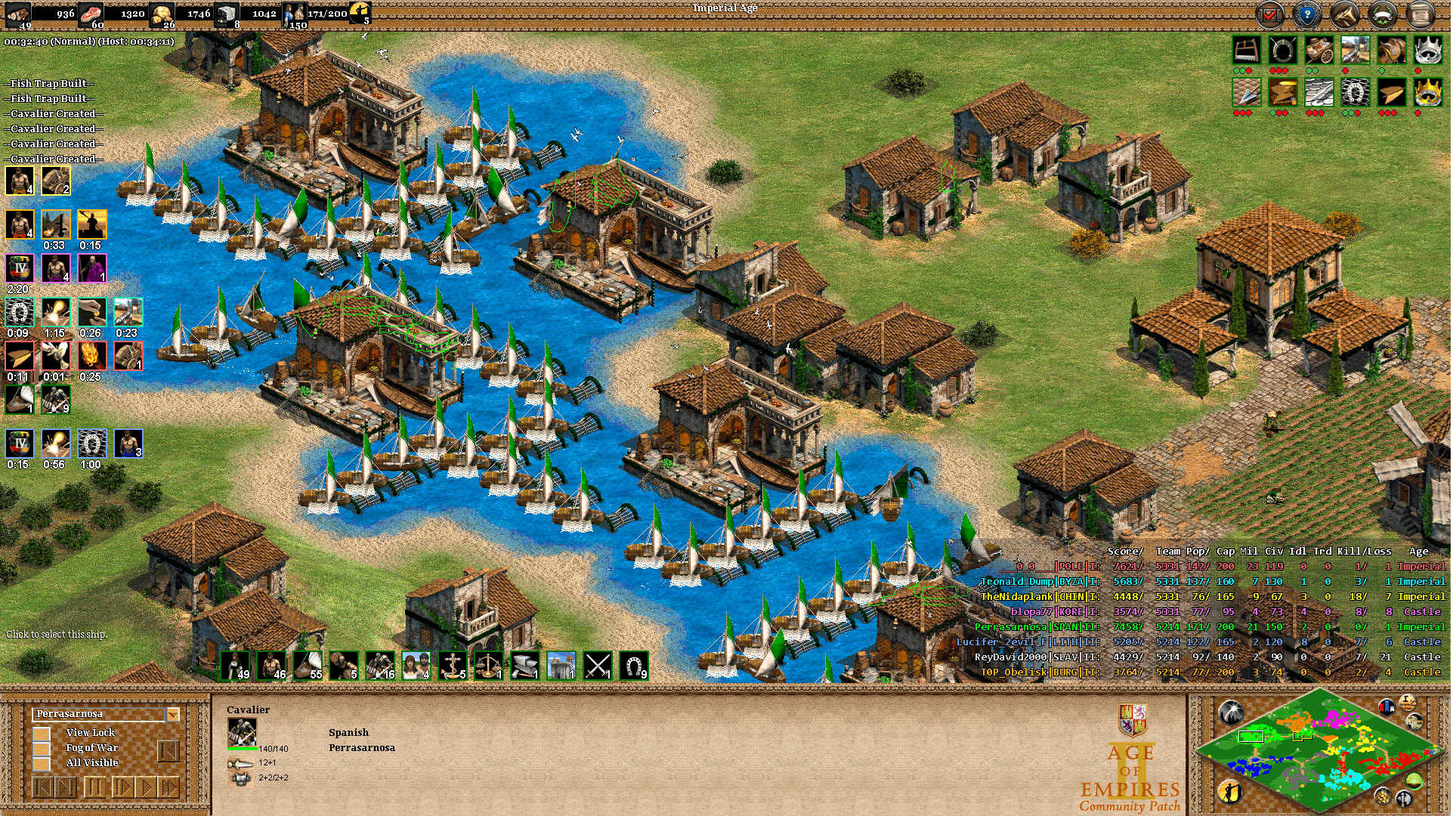This screenshot has height=816, width=1456.
Task: Toggle the All Visible checkbox
Action: point(42,762)
